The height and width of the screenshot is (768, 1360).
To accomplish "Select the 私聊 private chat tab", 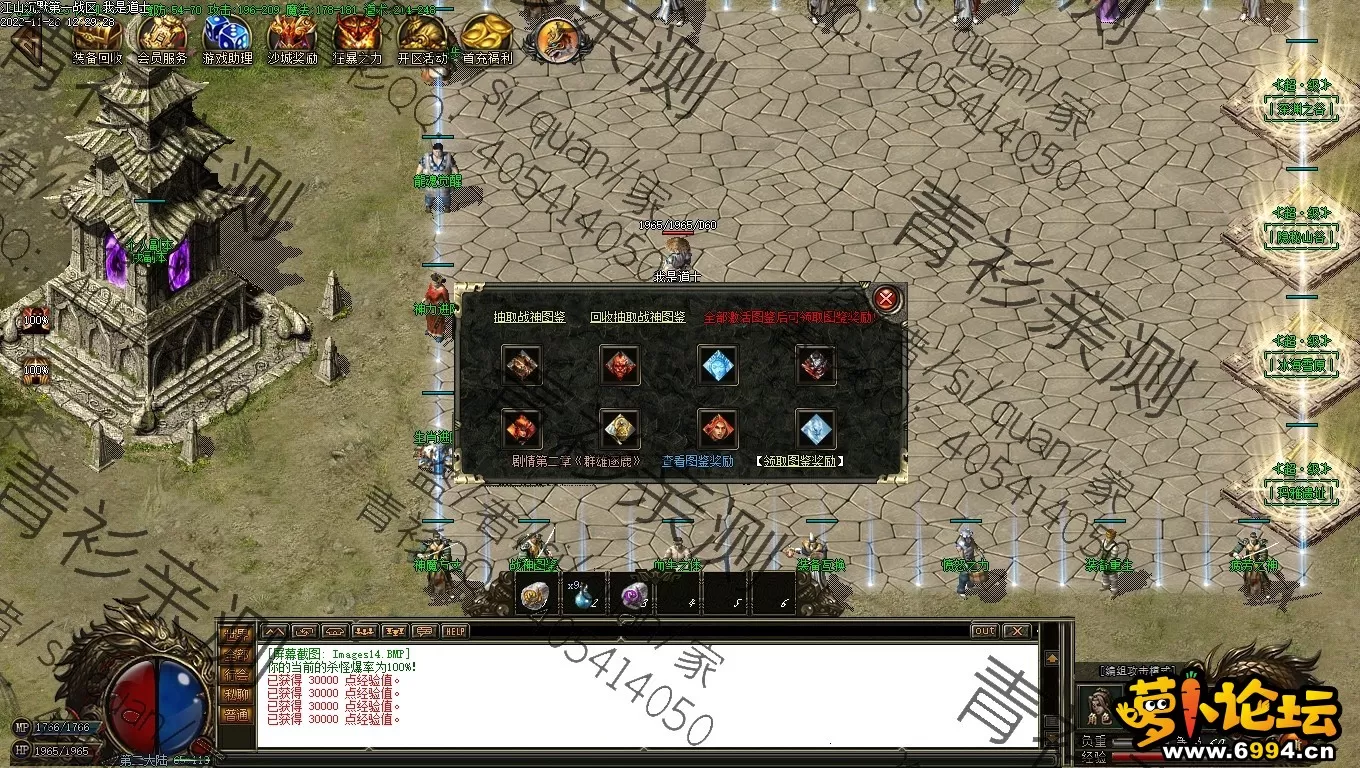I will 236,695.
